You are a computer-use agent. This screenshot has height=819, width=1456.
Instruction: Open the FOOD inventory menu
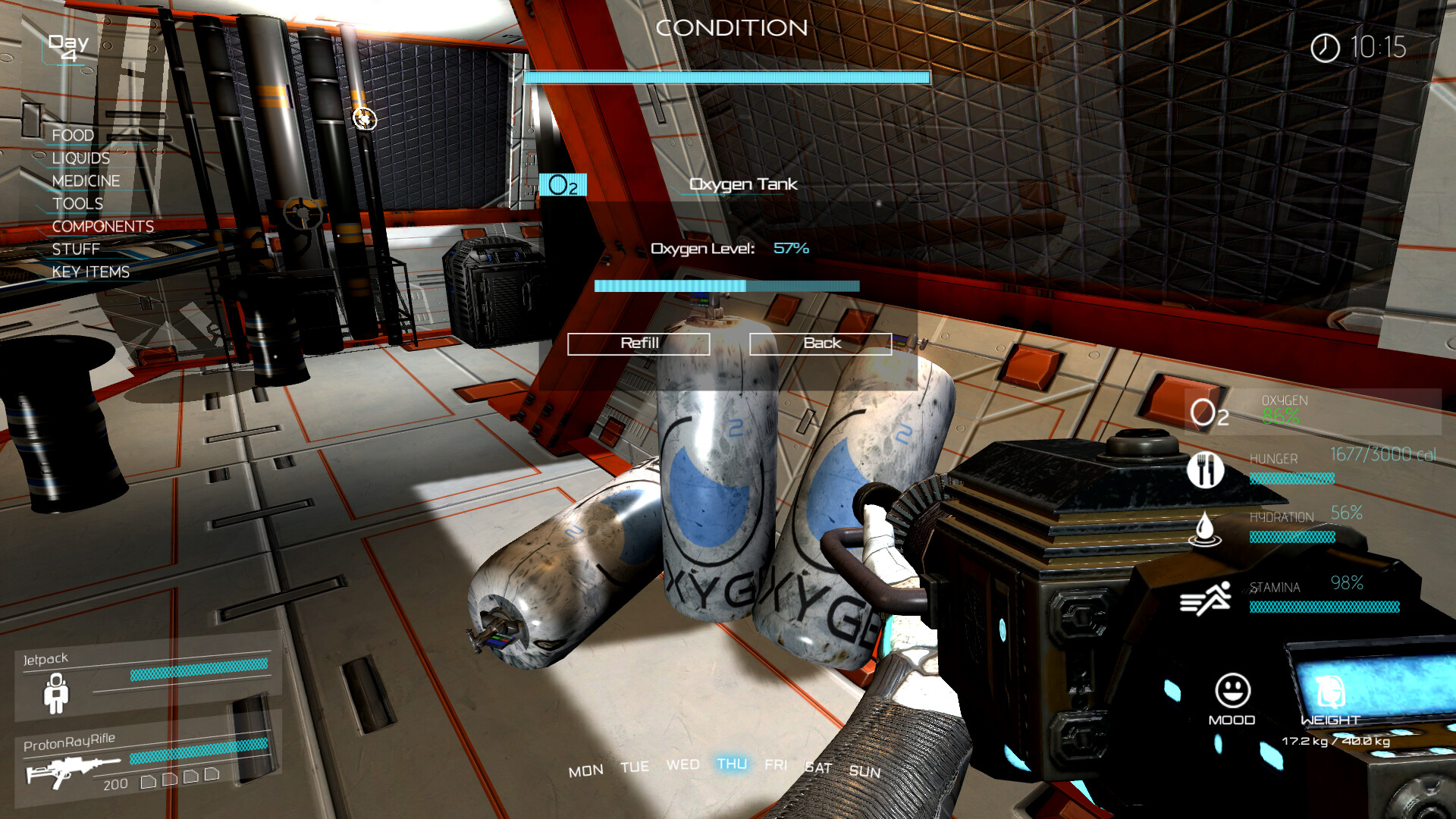tap(72, 134)
